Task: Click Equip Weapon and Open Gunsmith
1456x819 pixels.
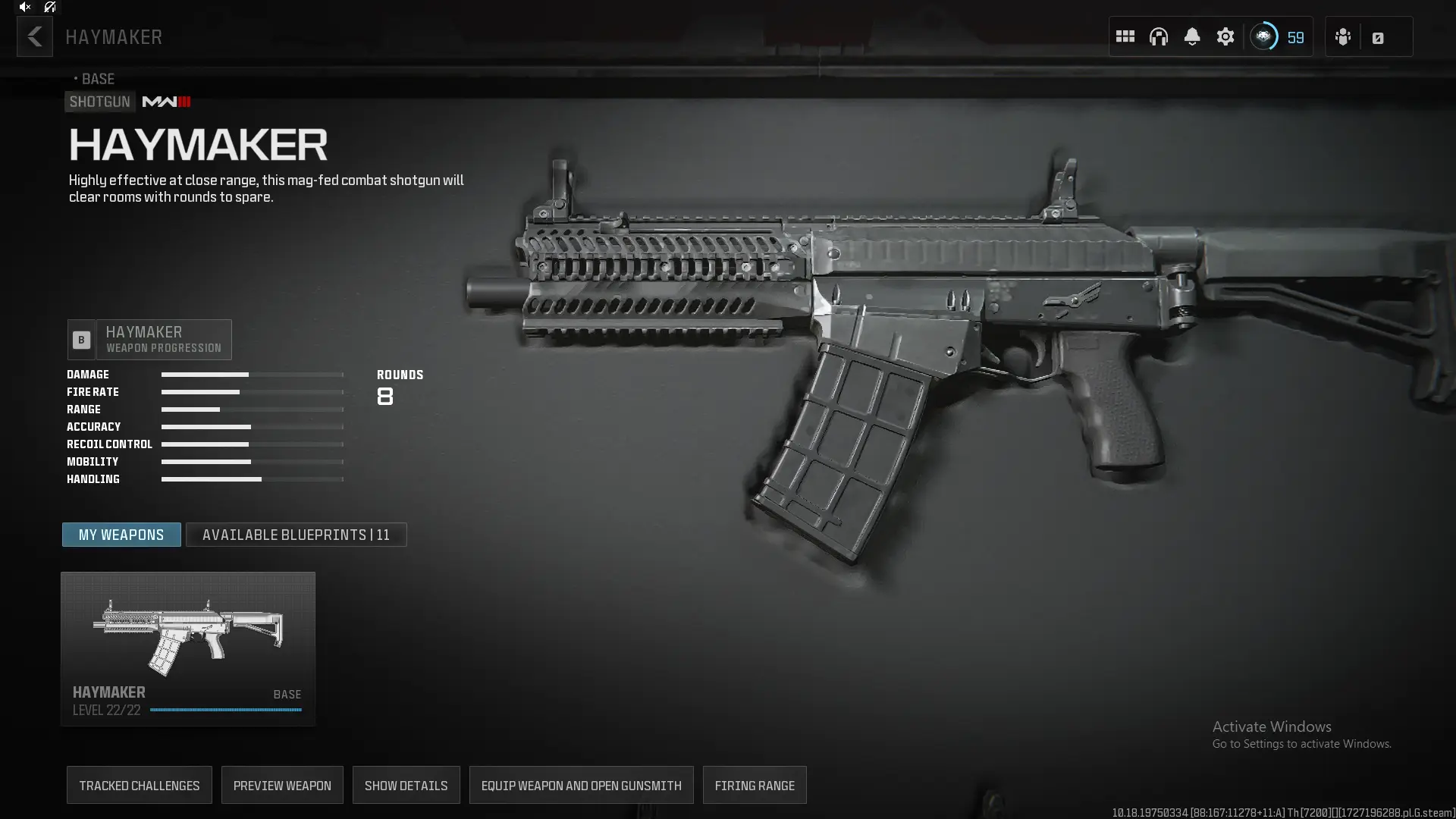Action: (x=581, y=785)
